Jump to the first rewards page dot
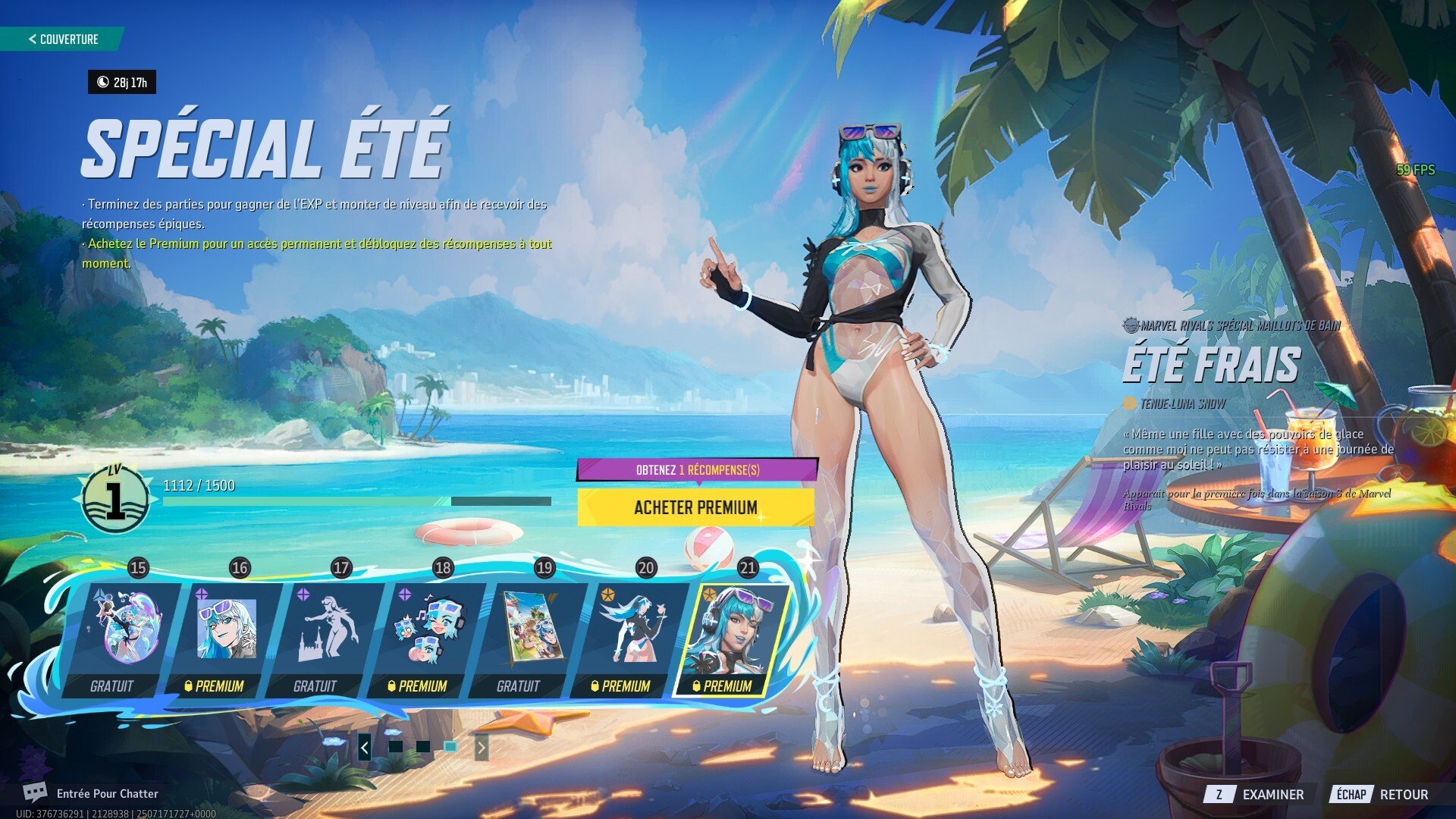Screen dimensions: 1456x819 click(395, 747)
